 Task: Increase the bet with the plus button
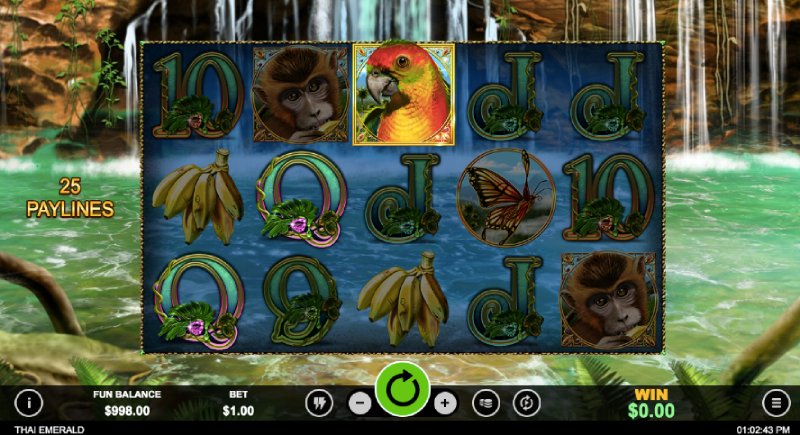[x=445, y=403]
